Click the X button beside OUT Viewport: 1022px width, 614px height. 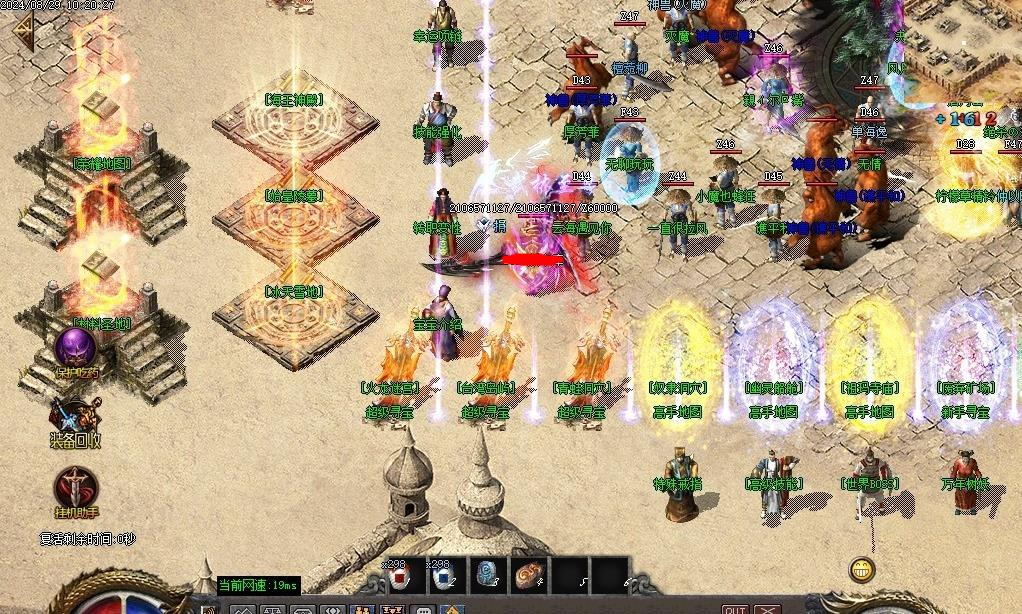point(767,608)
